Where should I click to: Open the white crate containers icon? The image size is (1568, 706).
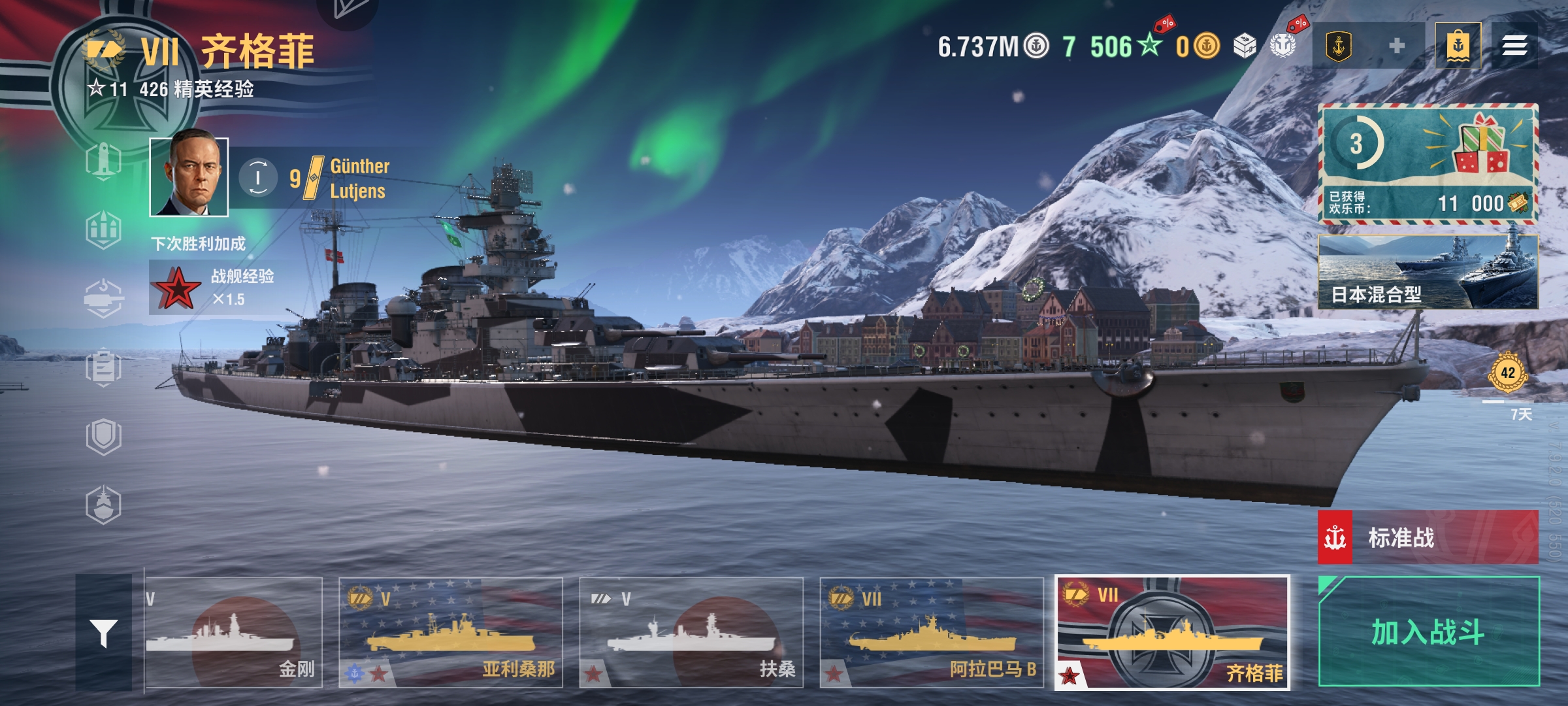[x=1245, y=46]
